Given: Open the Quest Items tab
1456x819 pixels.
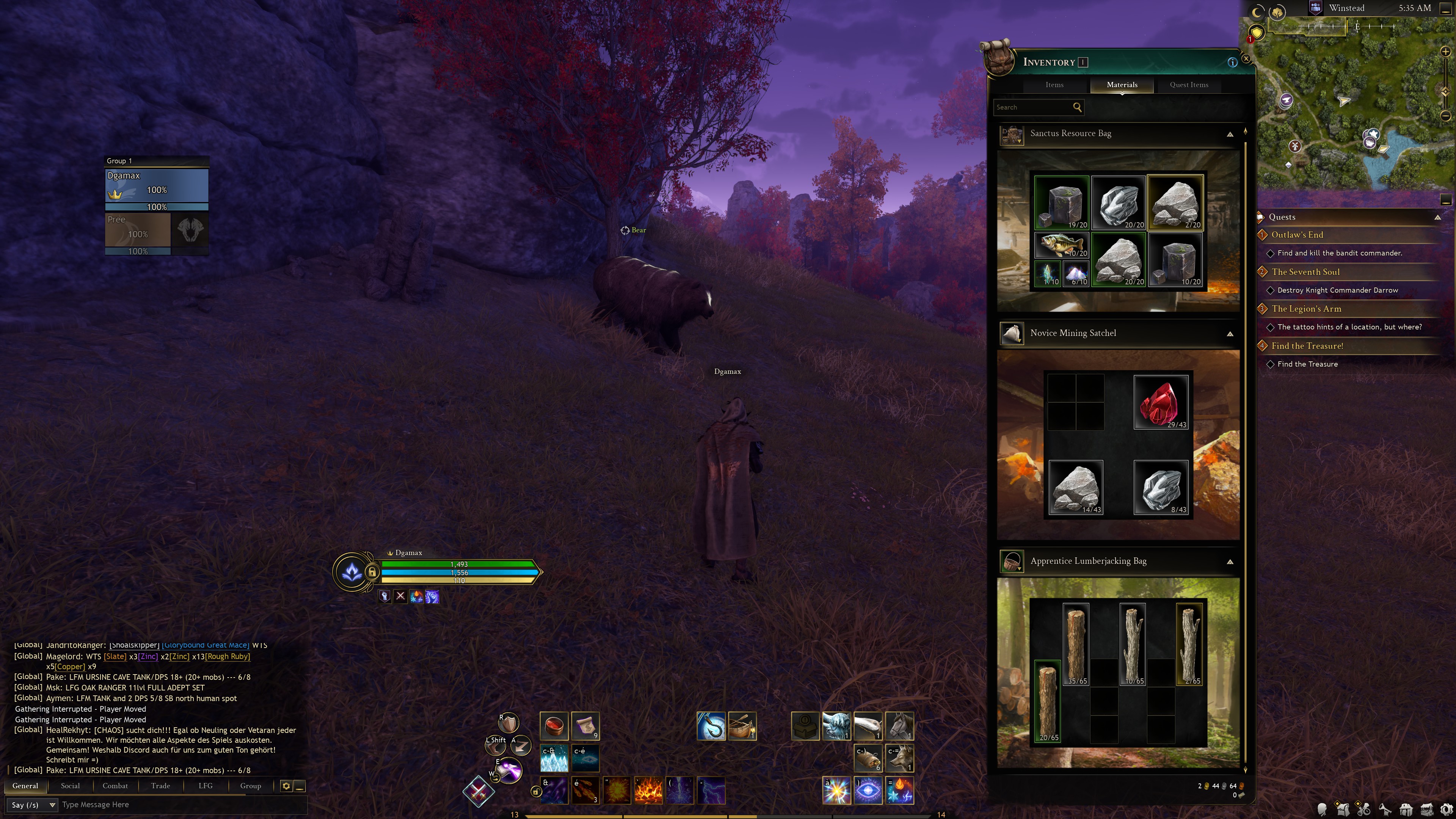Looking at the screenshot, I should coord(1189,85).
